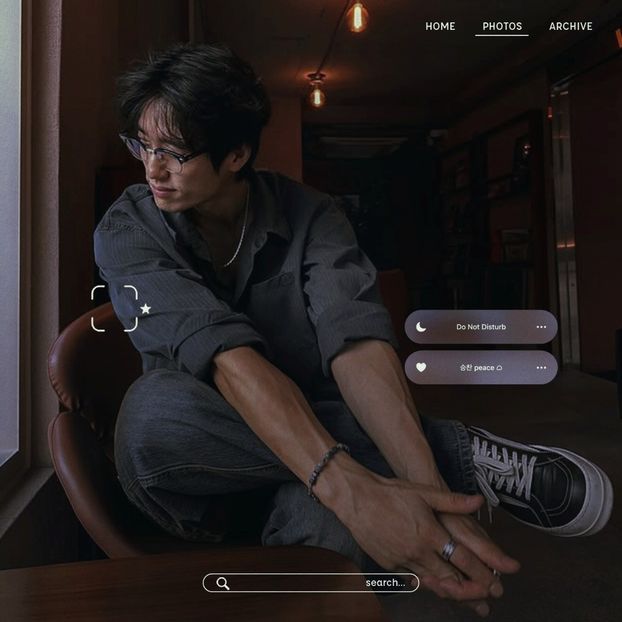Switch to the PHOTOS tab
Screen dimensions: 622x622
click(x=502, y=26)
